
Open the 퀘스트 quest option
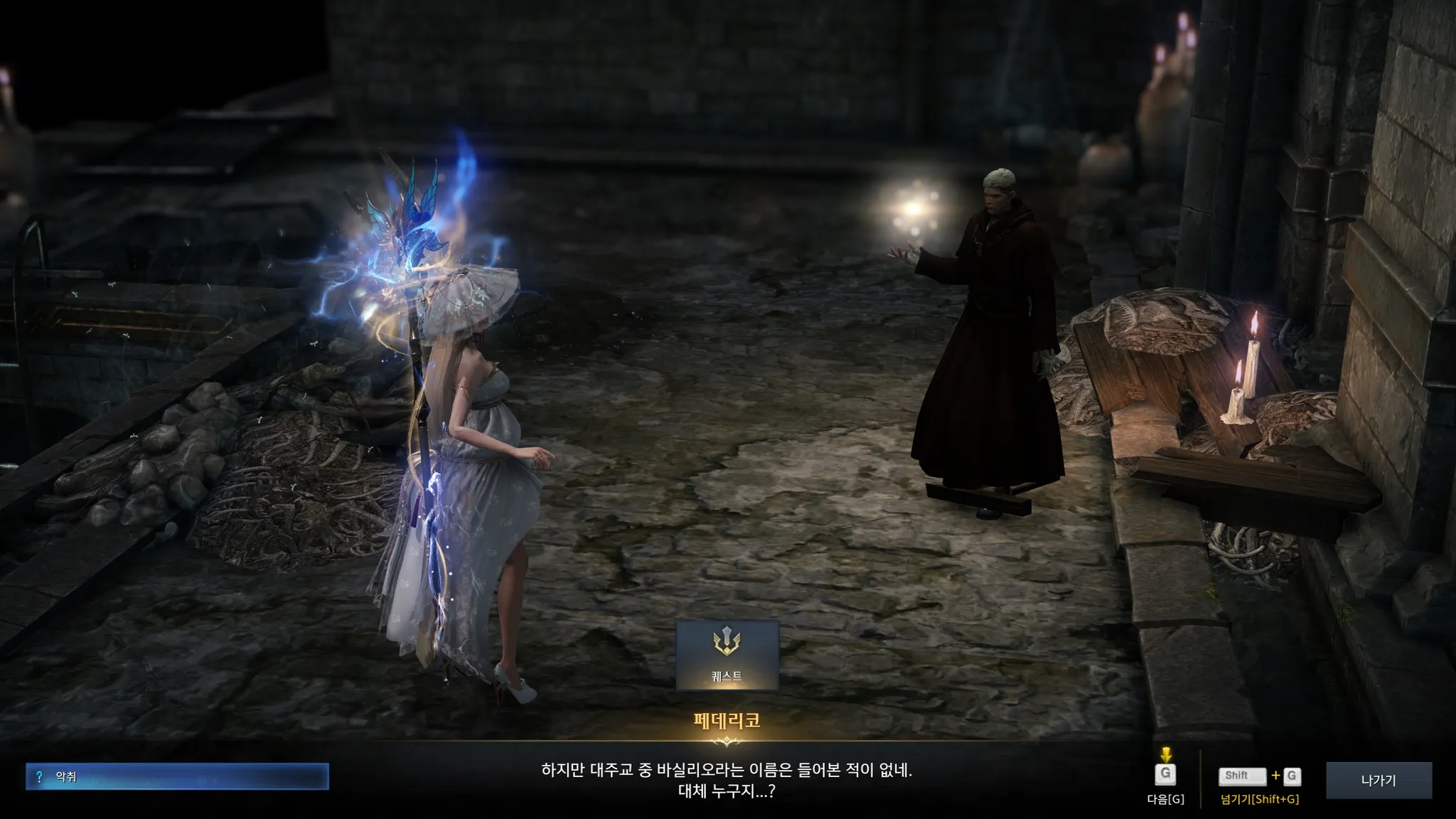click(727, 655)
